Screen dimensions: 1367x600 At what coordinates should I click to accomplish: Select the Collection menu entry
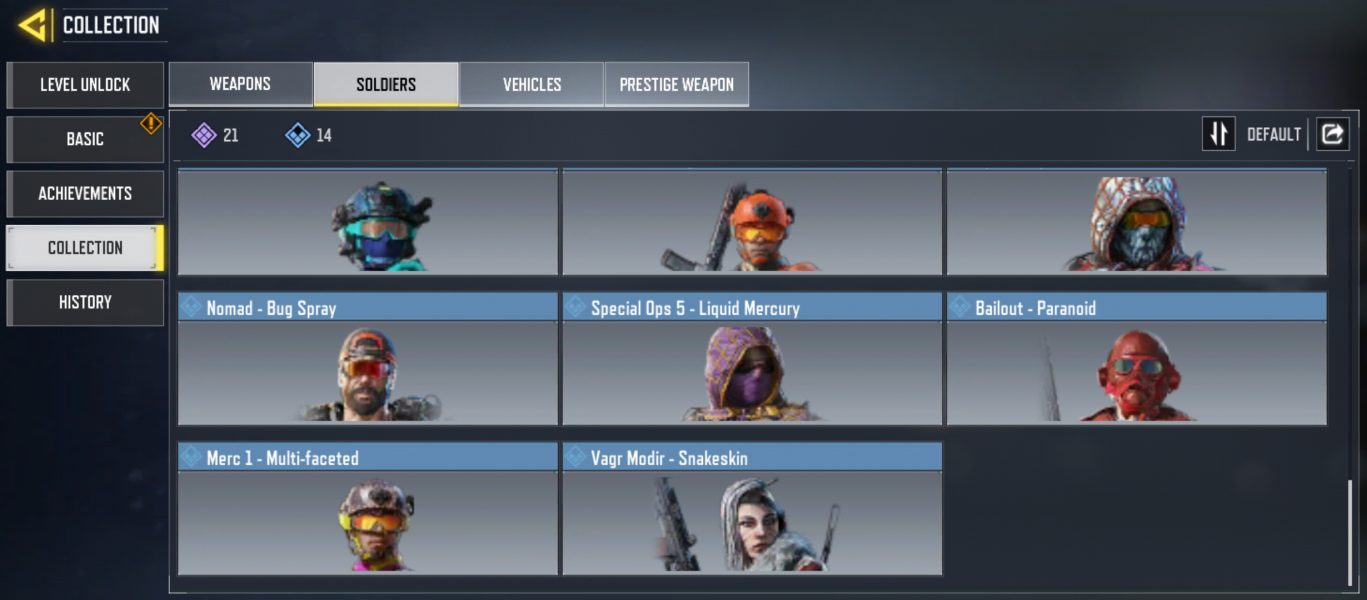click(85, 248)
